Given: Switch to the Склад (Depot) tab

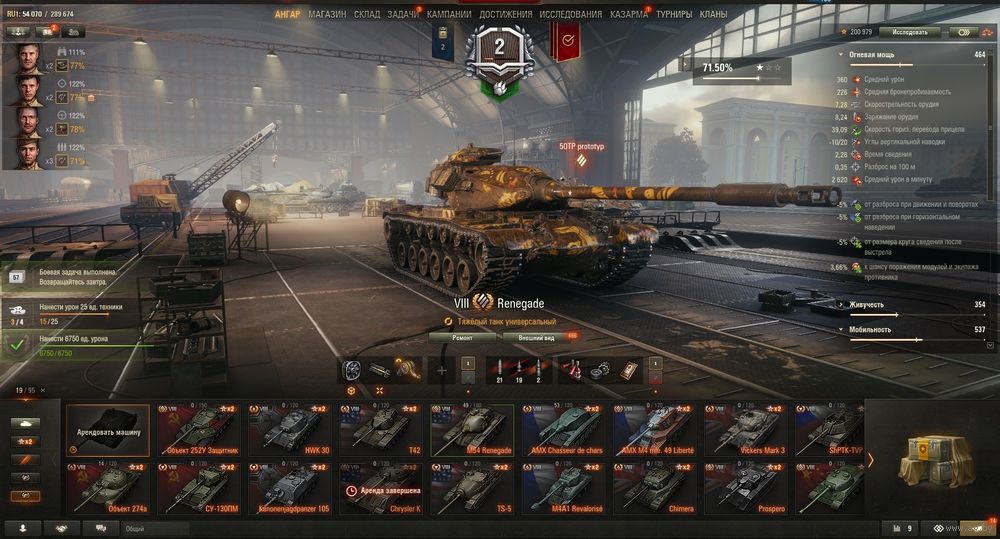Looking at the screenshot, I should click(367, 15).
